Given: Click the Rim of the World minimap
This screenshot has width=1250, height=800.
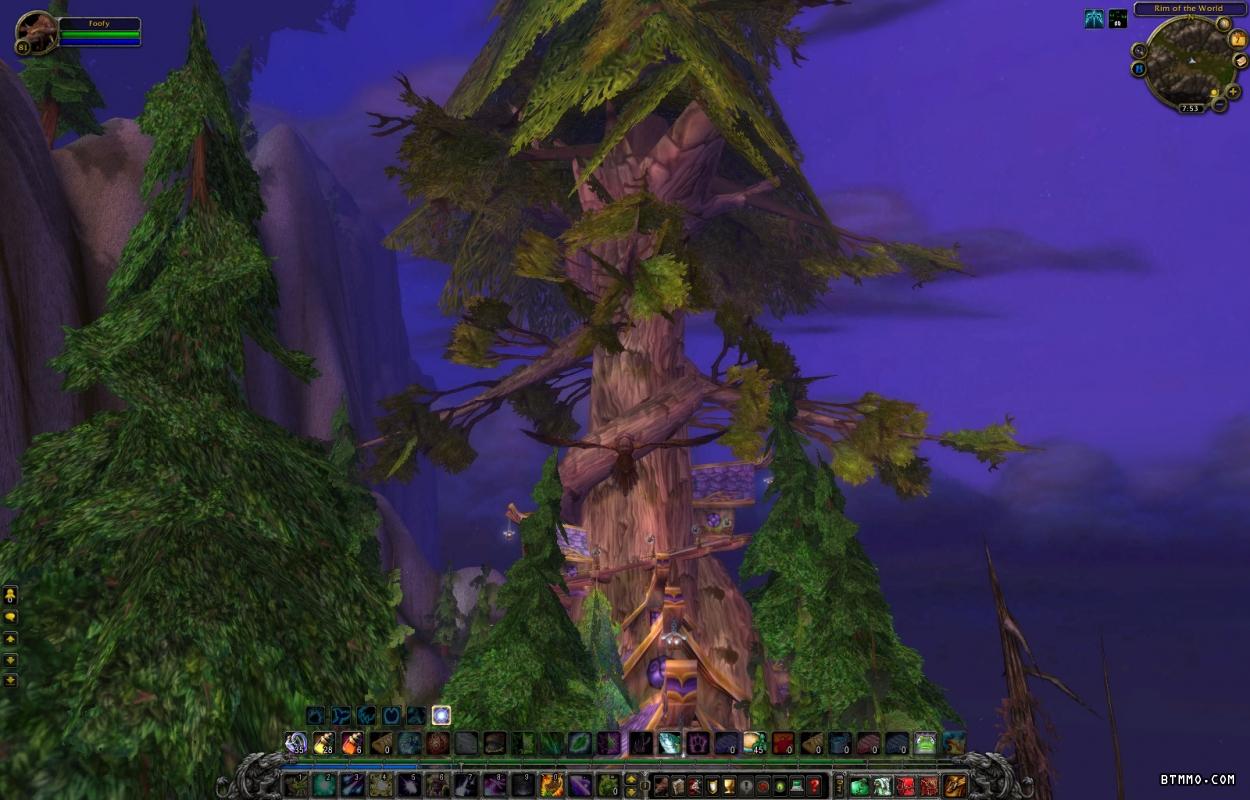Looking at the screenshot, I should coord(1189,60).
